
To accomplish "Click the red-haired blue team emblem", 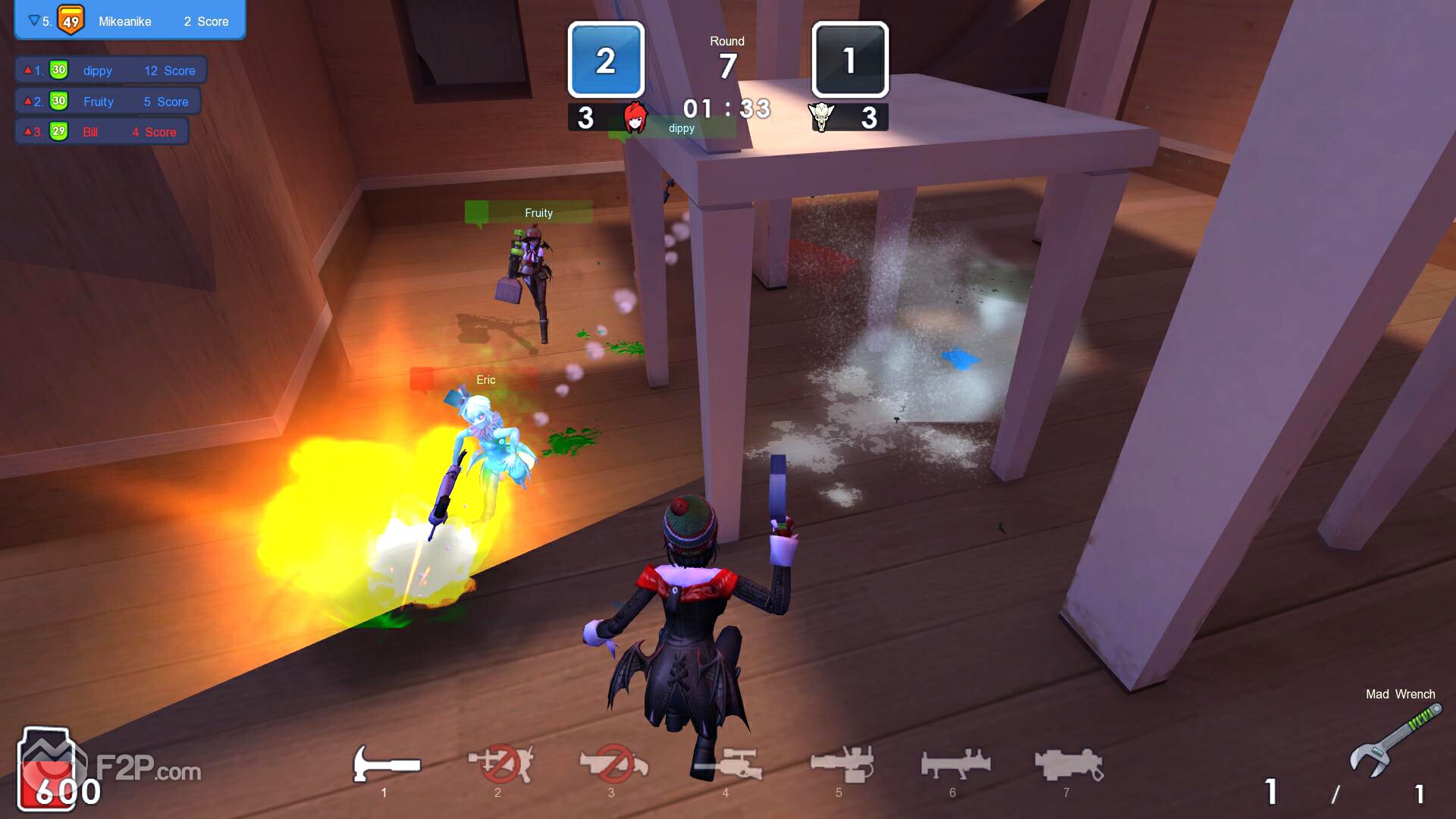I will (635, 118).
